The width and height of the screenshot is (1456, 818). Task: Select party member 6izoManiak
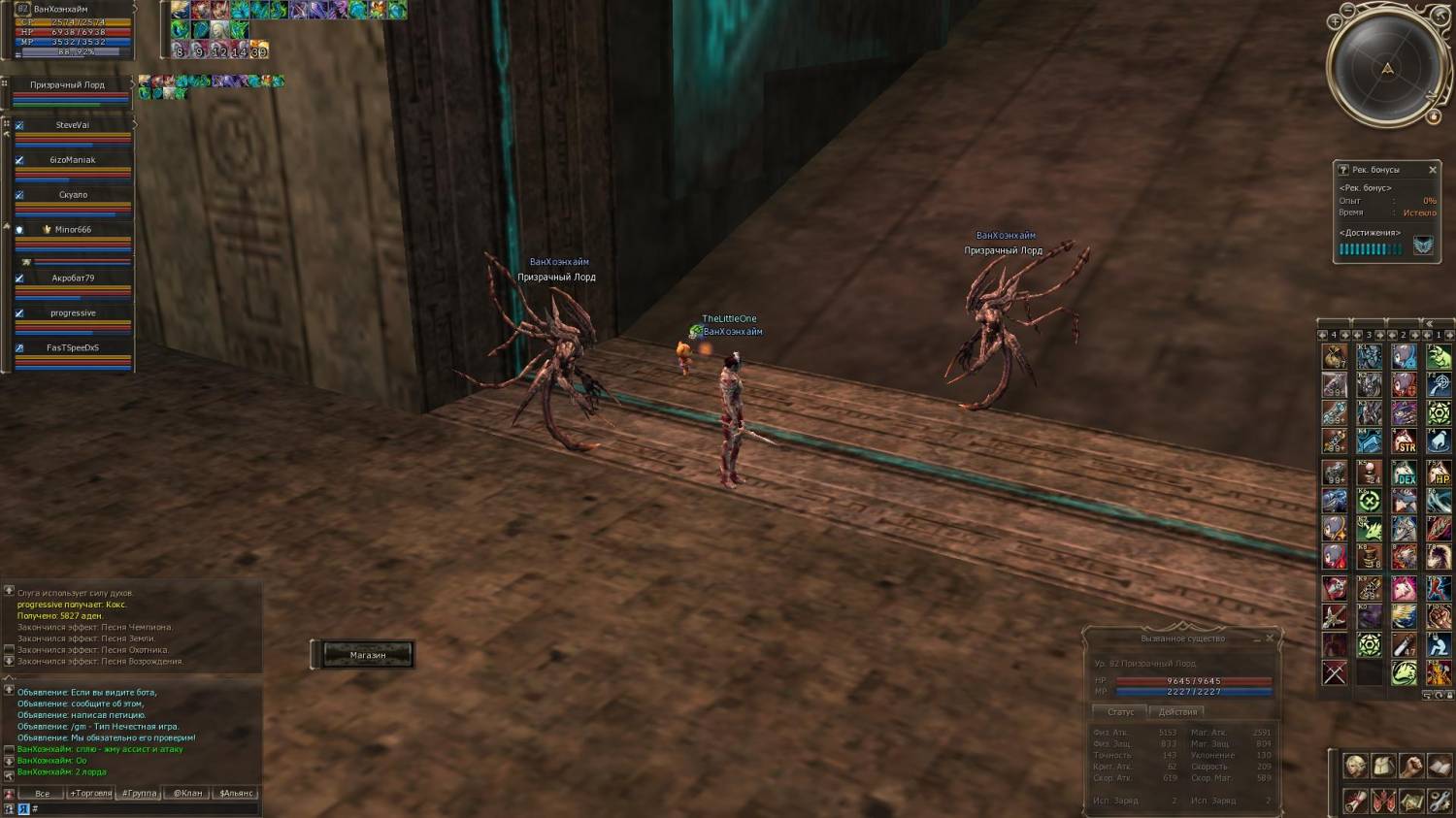[72, 160]
